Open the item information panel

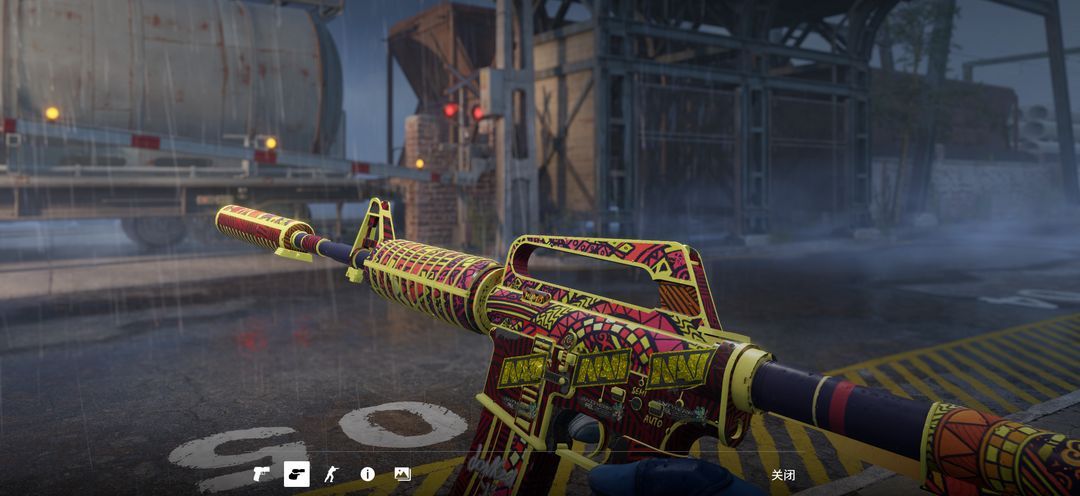(367, 474)
